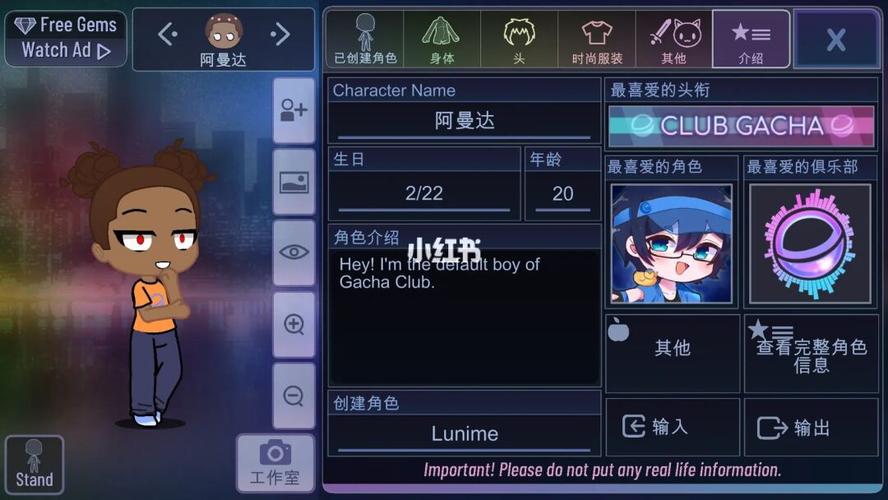This screenshot has height=500, width=888.
Task: Change the favorite club emblem
Action: [x=810, y=244]
